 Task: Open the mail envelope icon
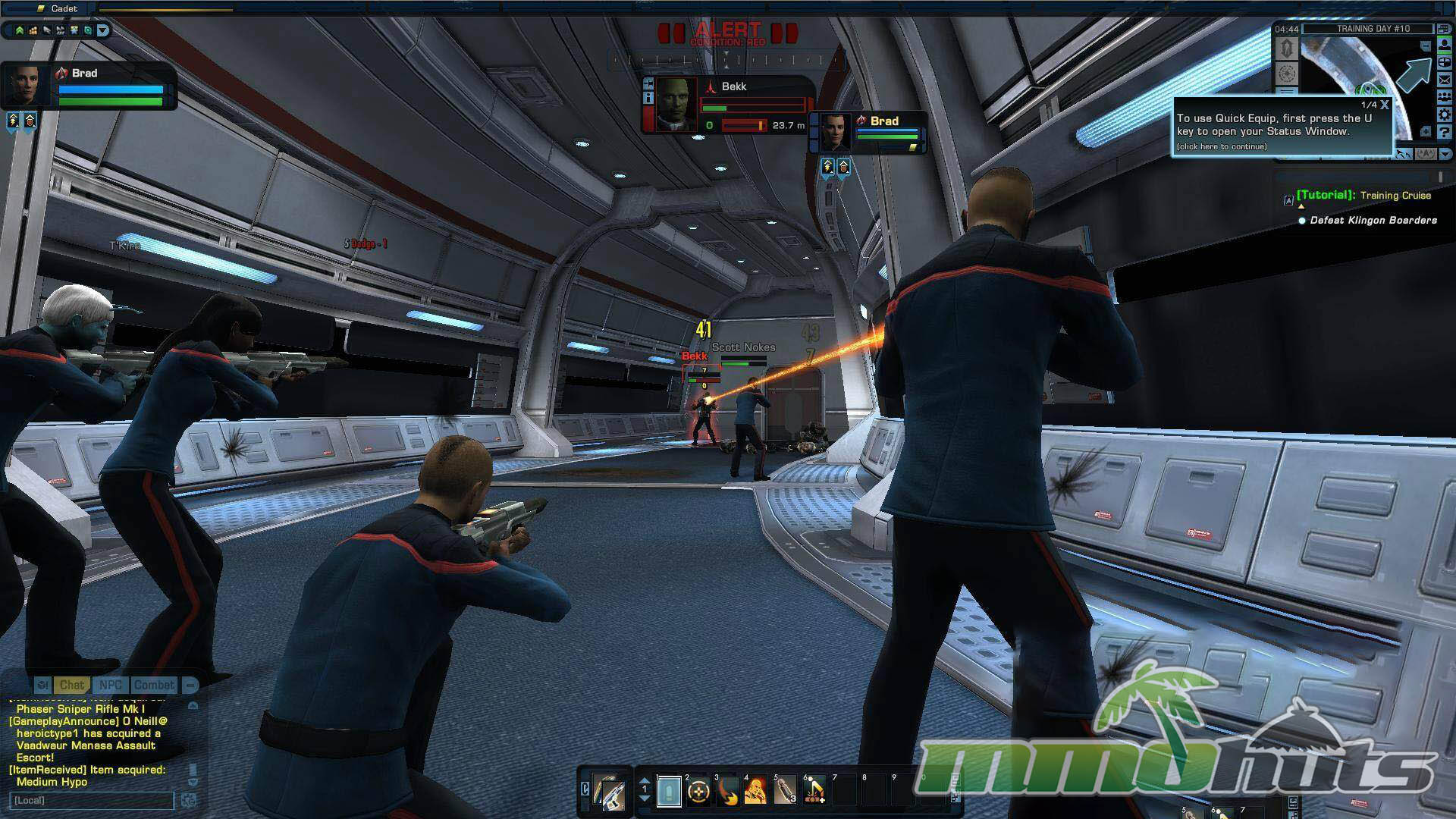point(1445,80)
